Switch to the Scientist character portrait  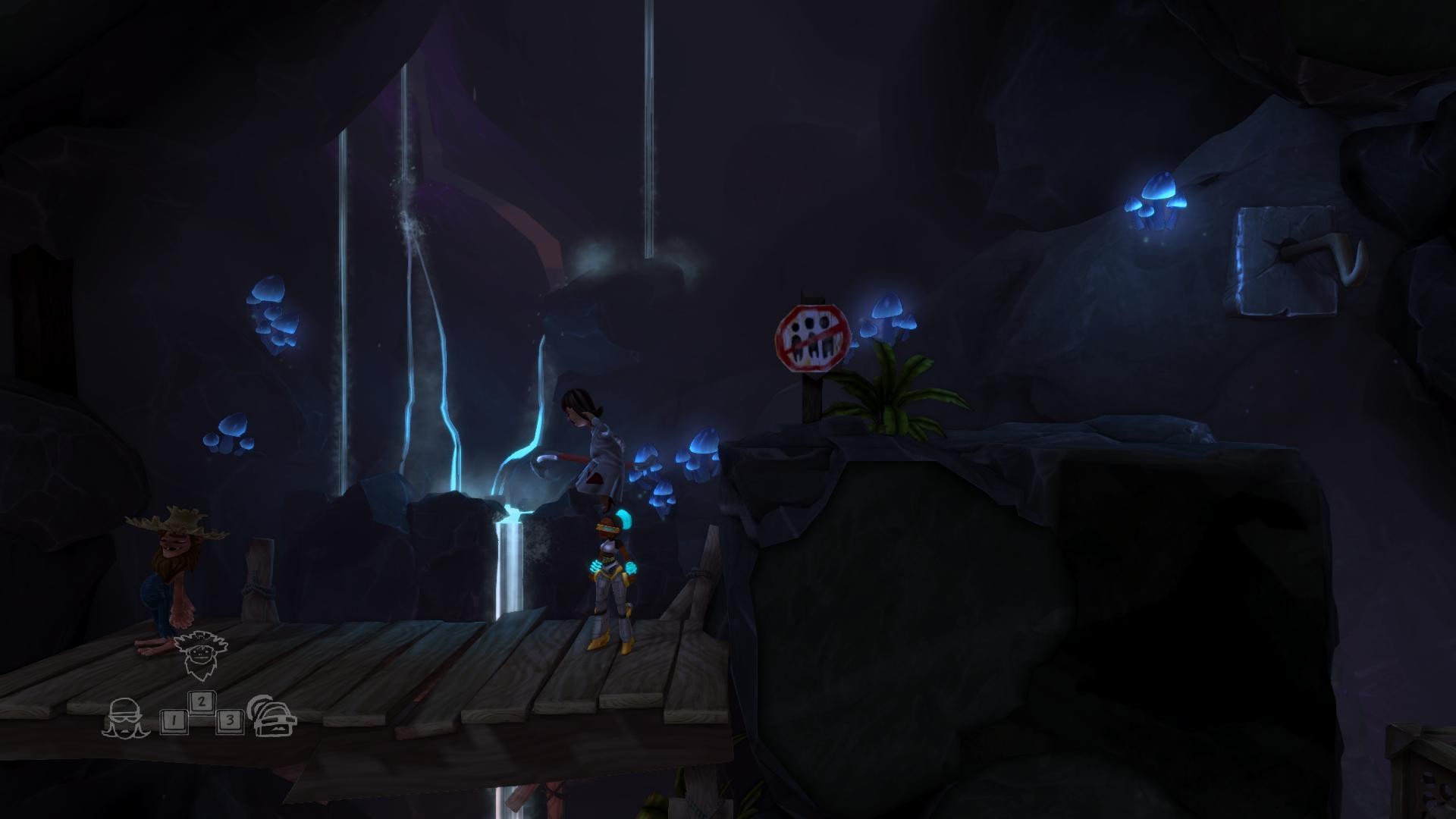coord(121,717)
